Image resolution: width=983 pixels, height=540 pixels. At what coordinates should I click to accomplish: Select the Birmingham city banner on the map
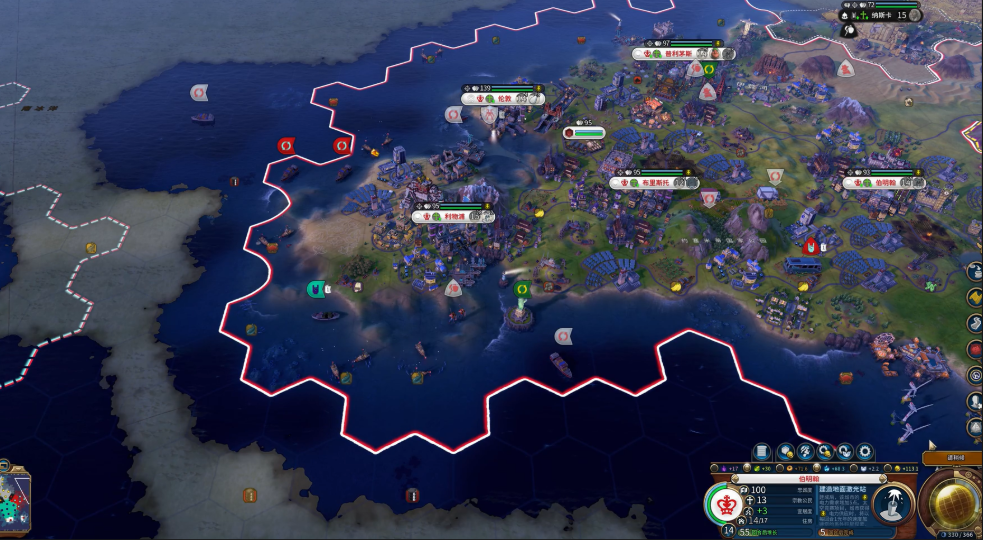click(x=885, y=184)
